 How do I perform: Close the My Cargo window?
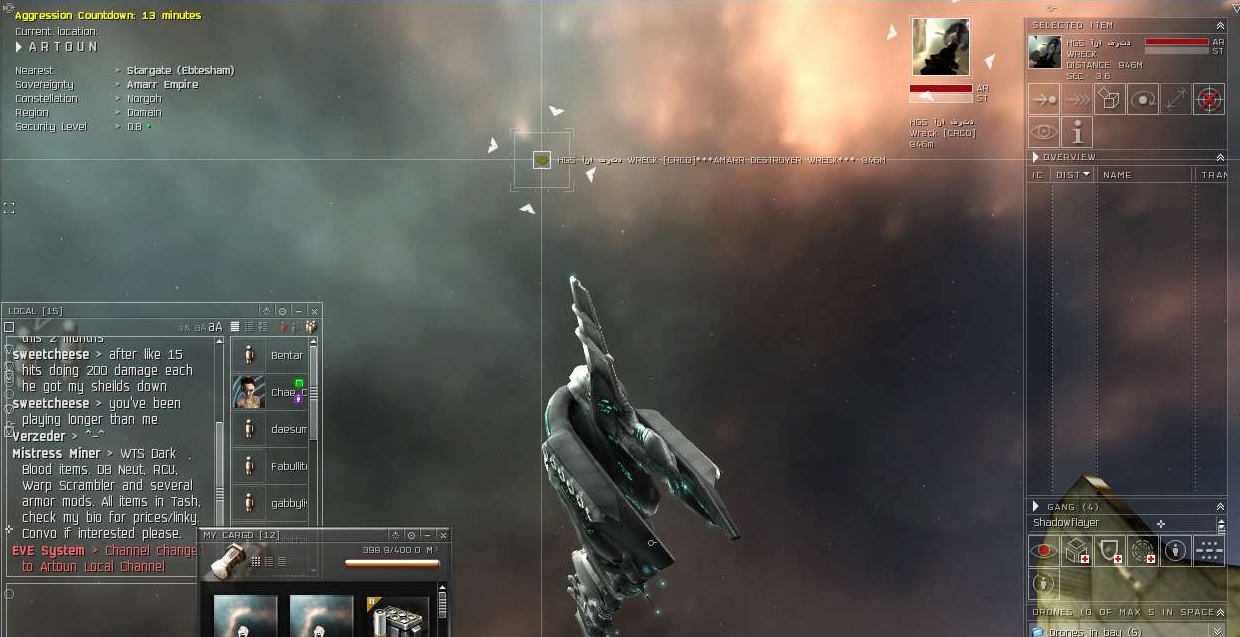tap(443, 535)
